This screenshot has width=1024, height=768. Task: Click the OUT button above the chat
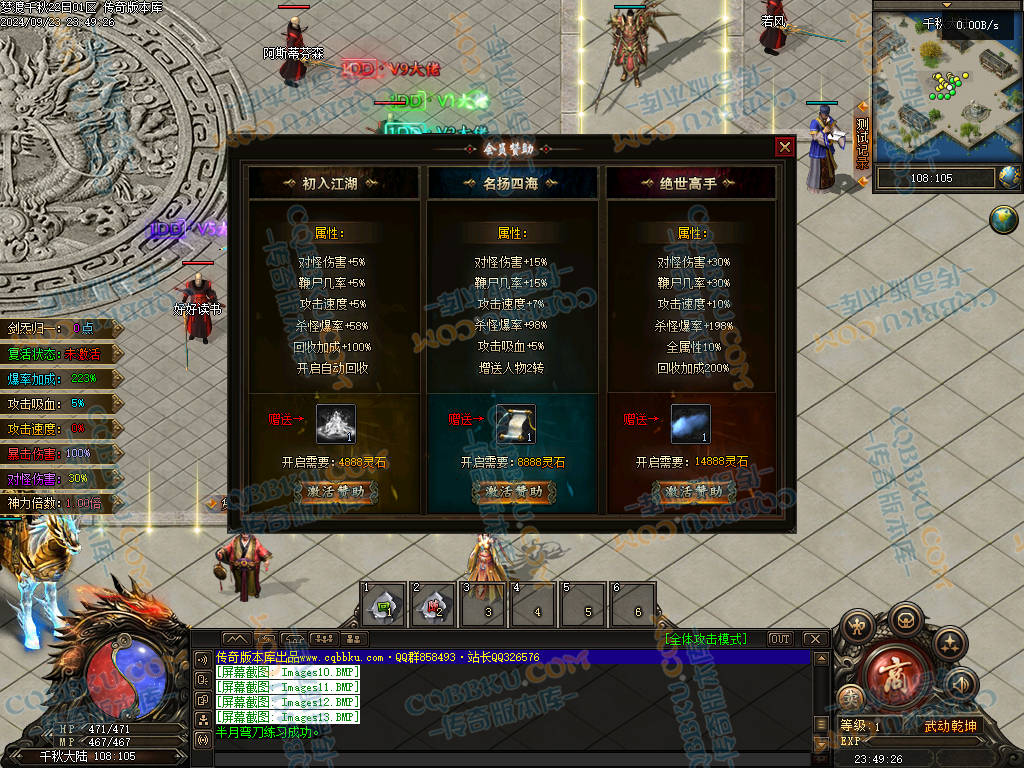[x=780, y=639]
